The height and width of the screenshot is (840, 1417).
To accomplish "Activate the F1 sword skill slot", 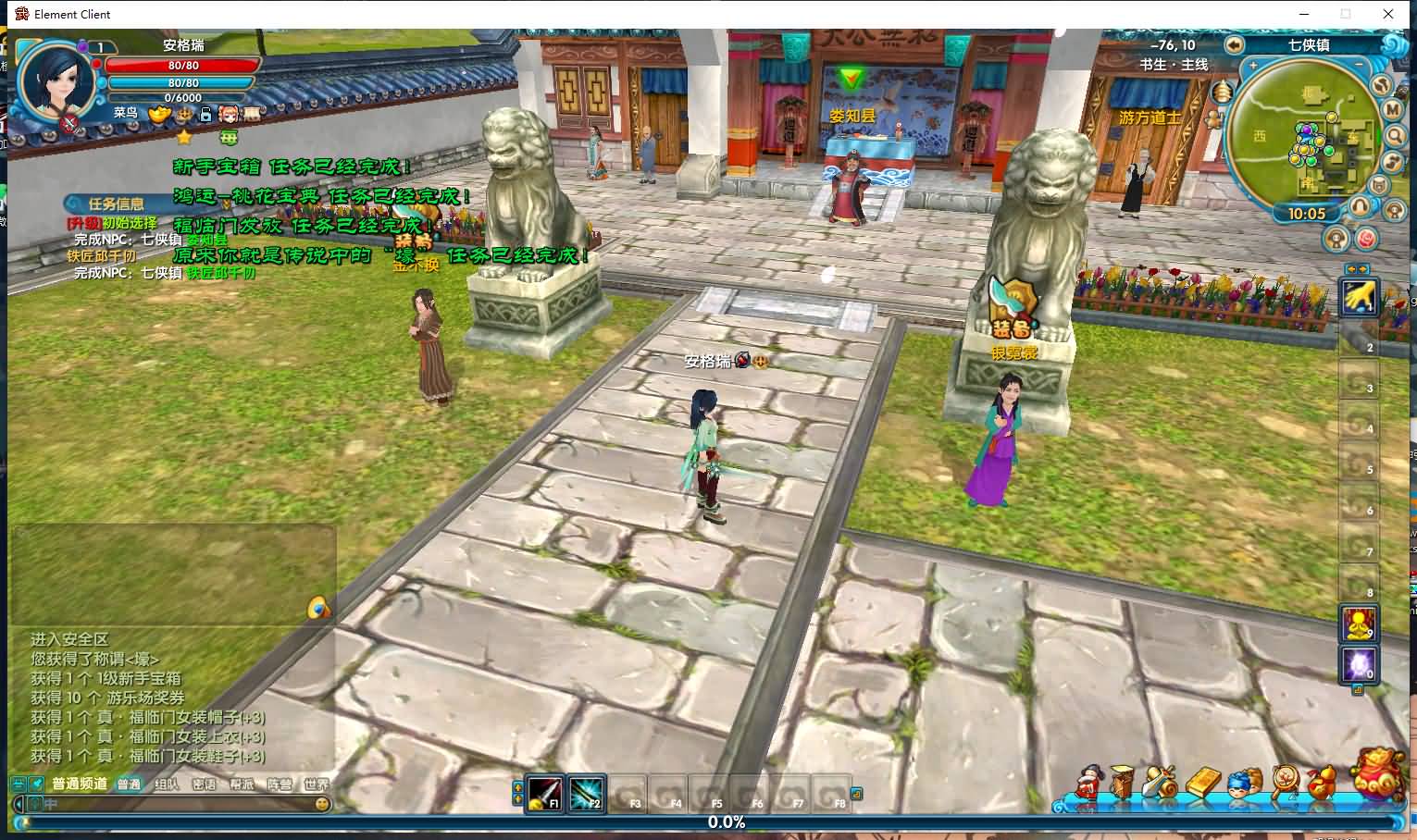I will 544,794.
